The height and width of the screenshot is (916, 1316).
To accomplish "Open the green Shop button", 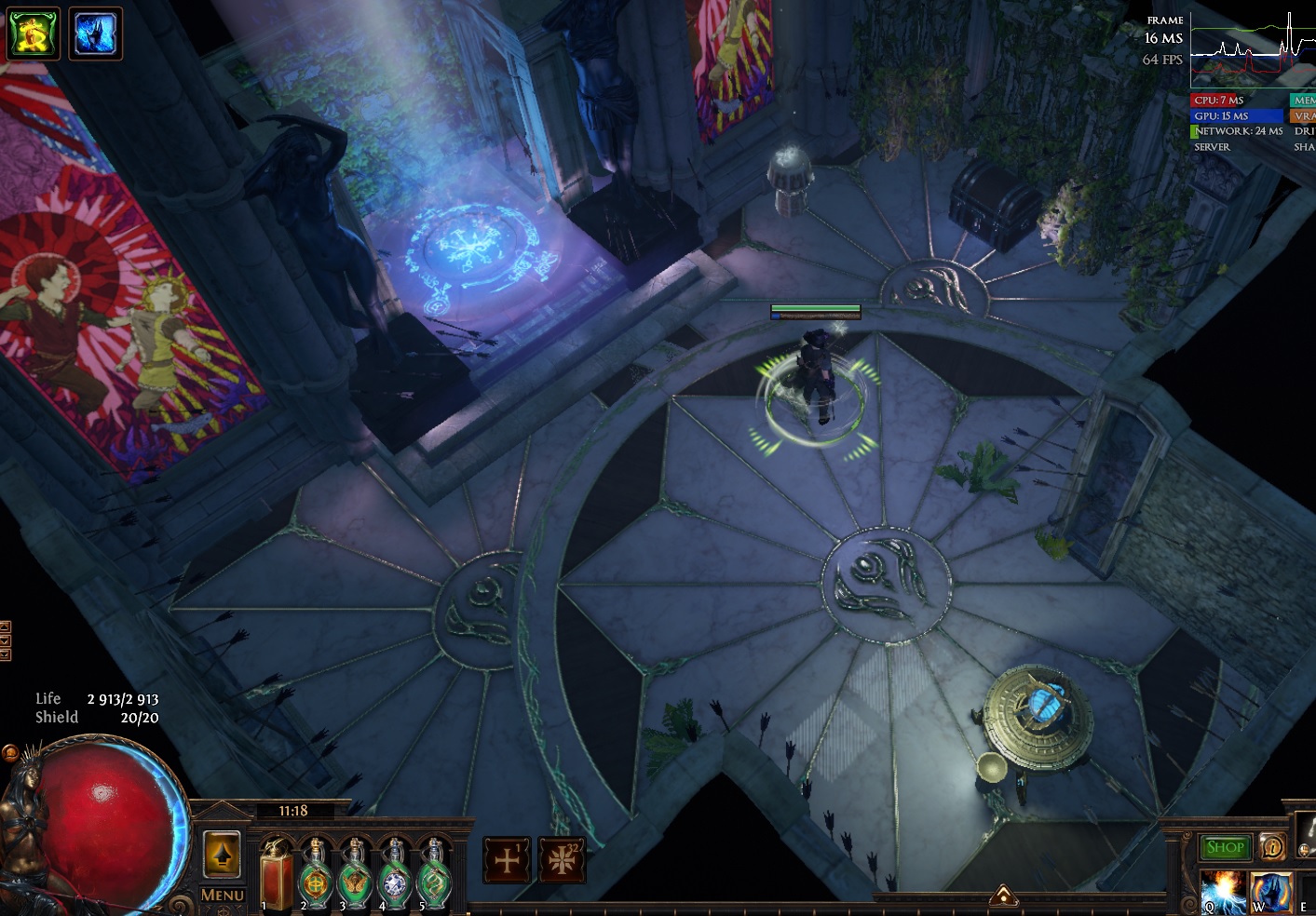I will click(1225, 847).
